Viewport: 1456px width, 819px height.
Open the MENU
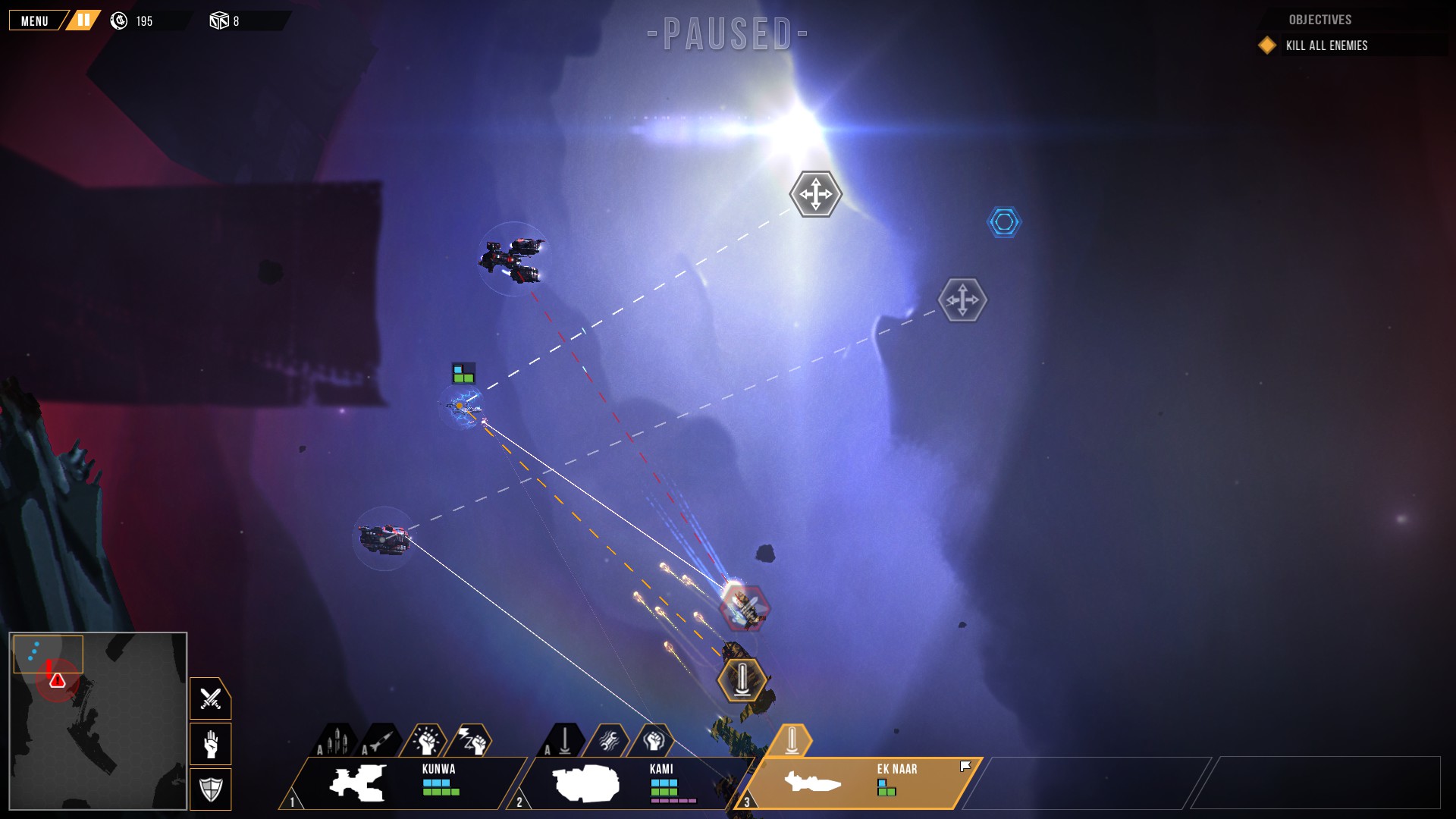[33, 20]
